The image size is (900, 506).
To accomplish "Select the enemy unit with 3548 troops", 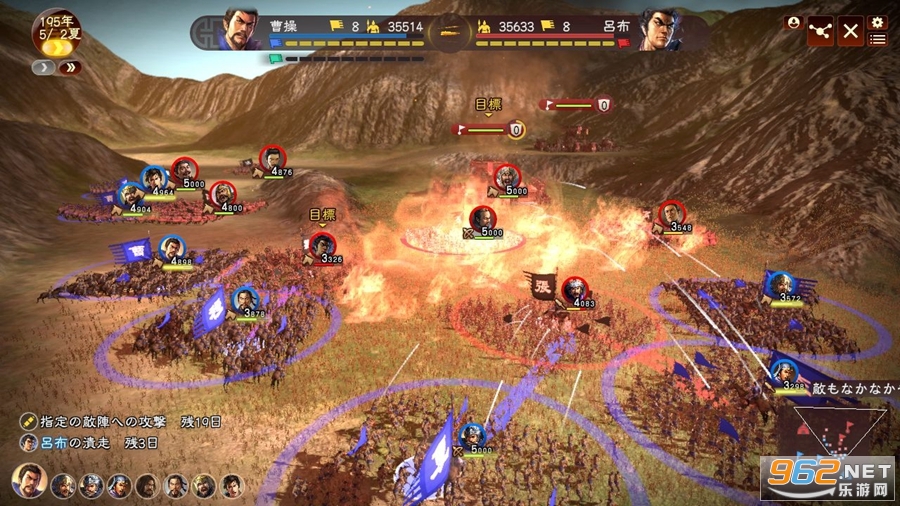I will (671, 214).
